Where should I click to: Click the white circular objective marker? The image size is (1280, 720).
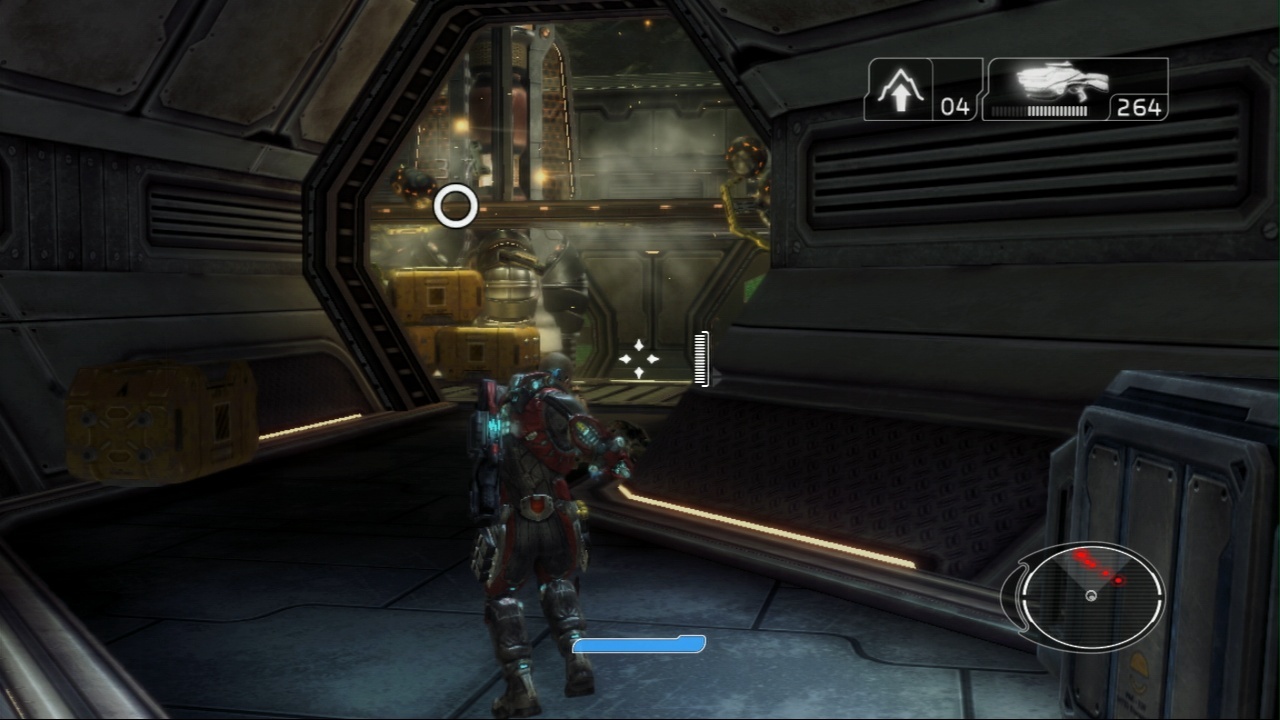click(456, 206)
